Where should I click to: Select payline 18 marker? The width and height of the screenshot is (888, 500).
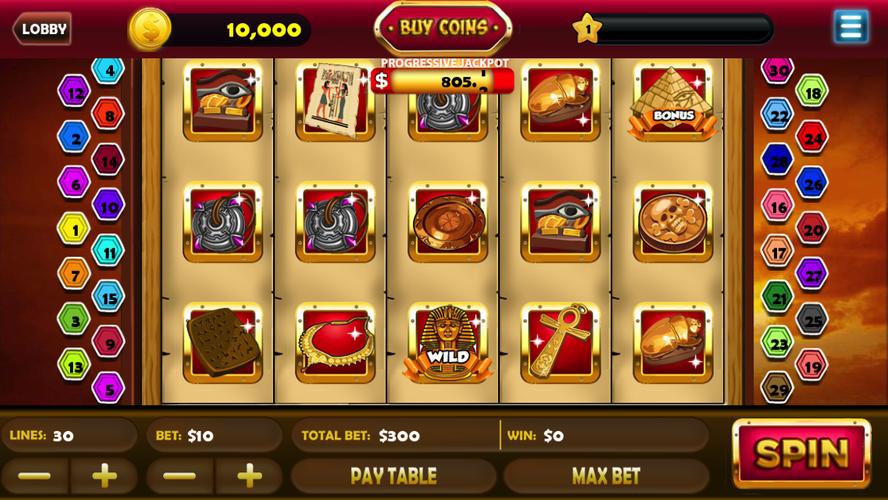812,92
